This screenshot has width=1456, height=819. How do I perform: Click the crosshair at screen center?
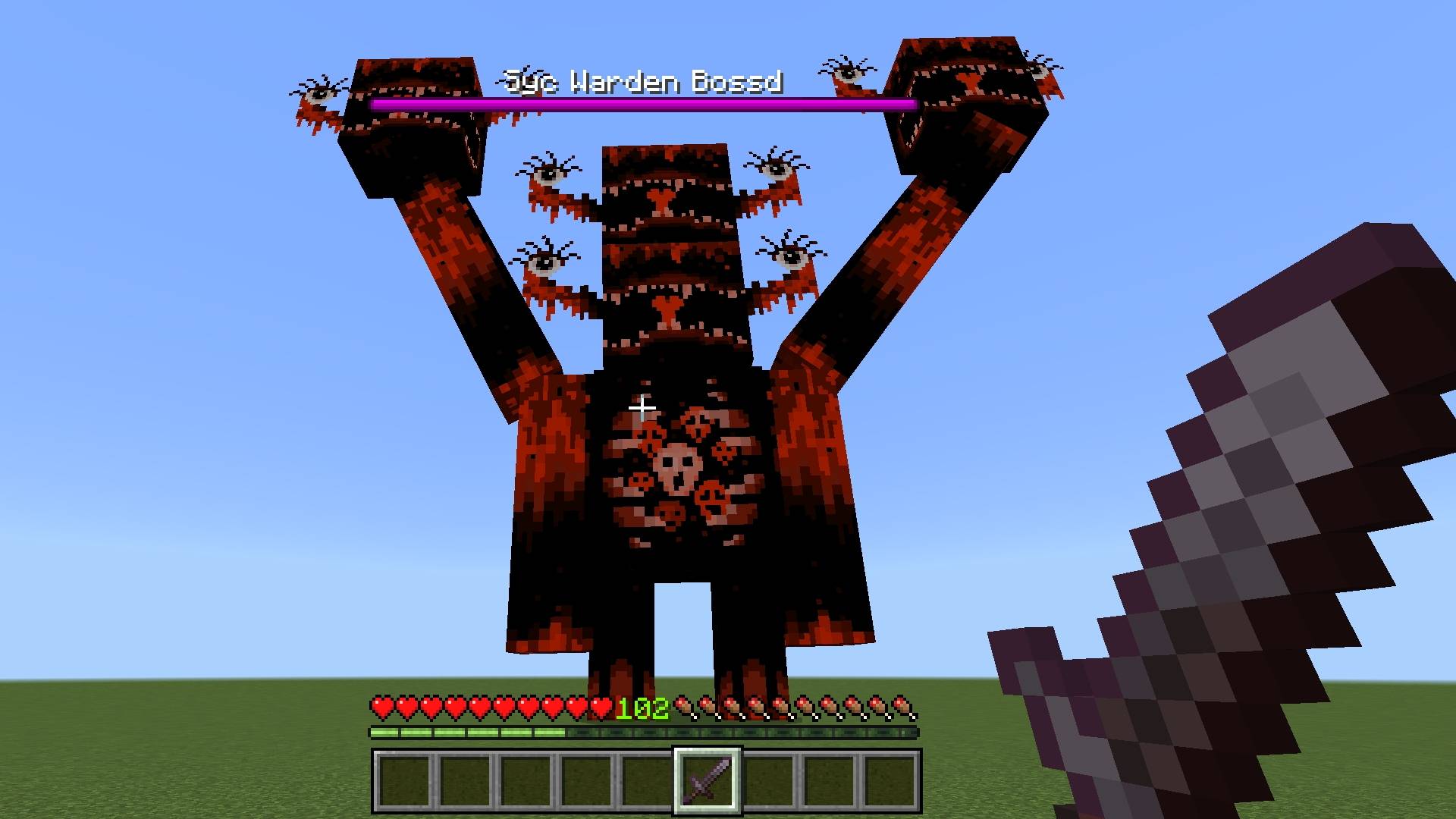click(644, 409)
